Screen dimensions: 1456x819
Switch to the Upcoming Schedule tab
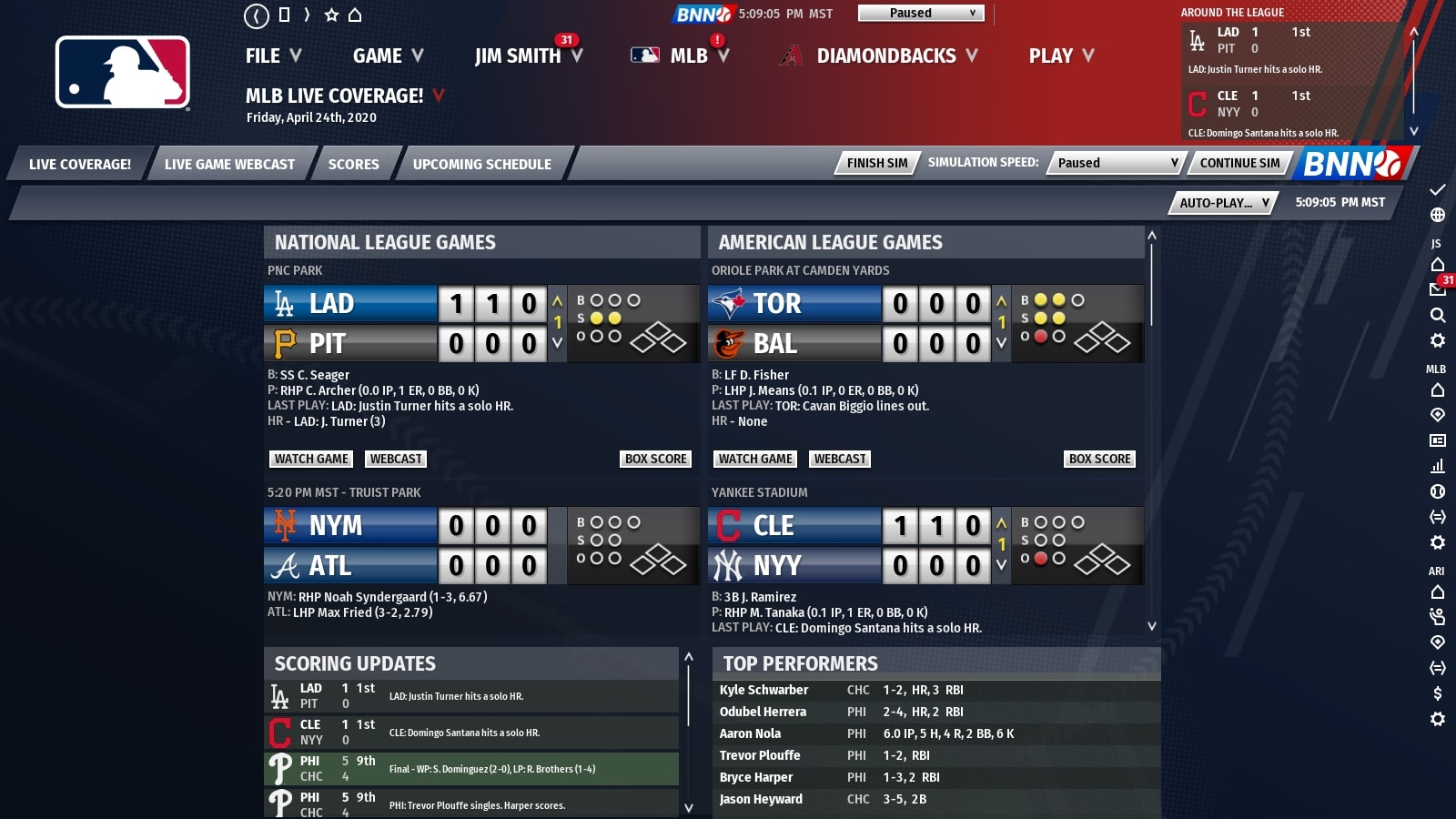click(x=481, y=165)
